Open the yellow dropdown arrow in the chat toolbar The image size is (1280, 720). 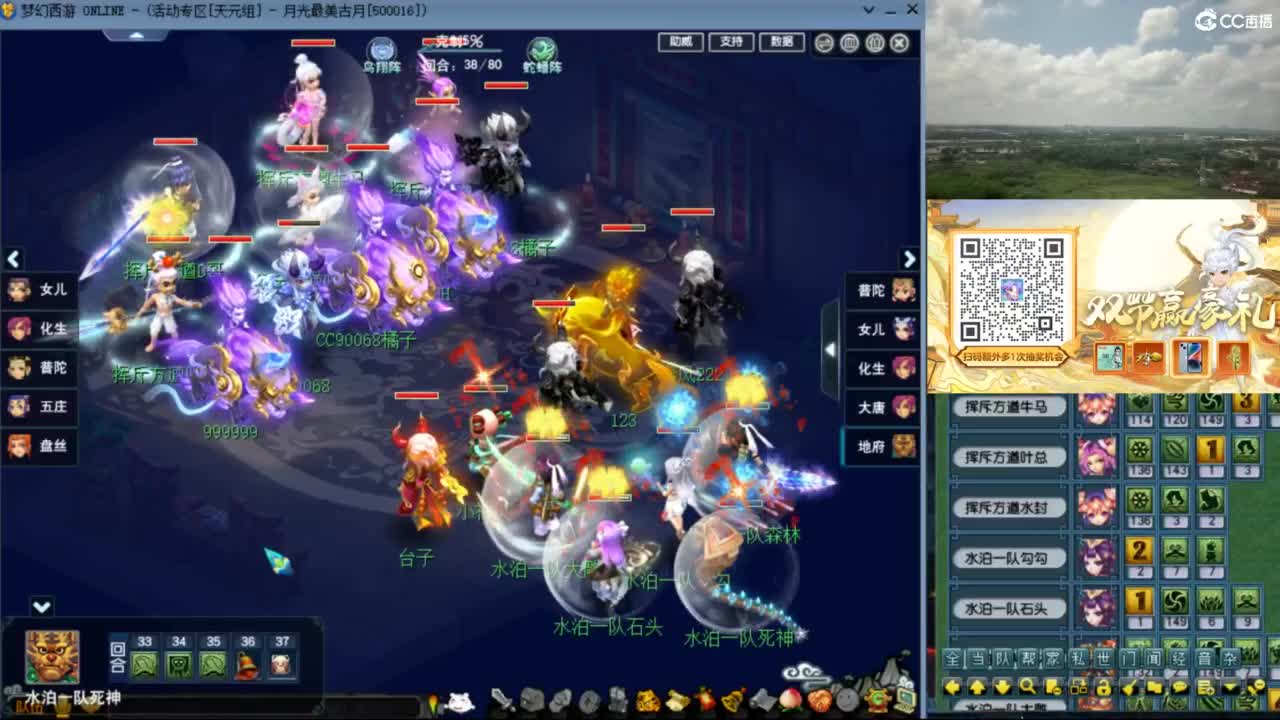[x=1230, y=687]
